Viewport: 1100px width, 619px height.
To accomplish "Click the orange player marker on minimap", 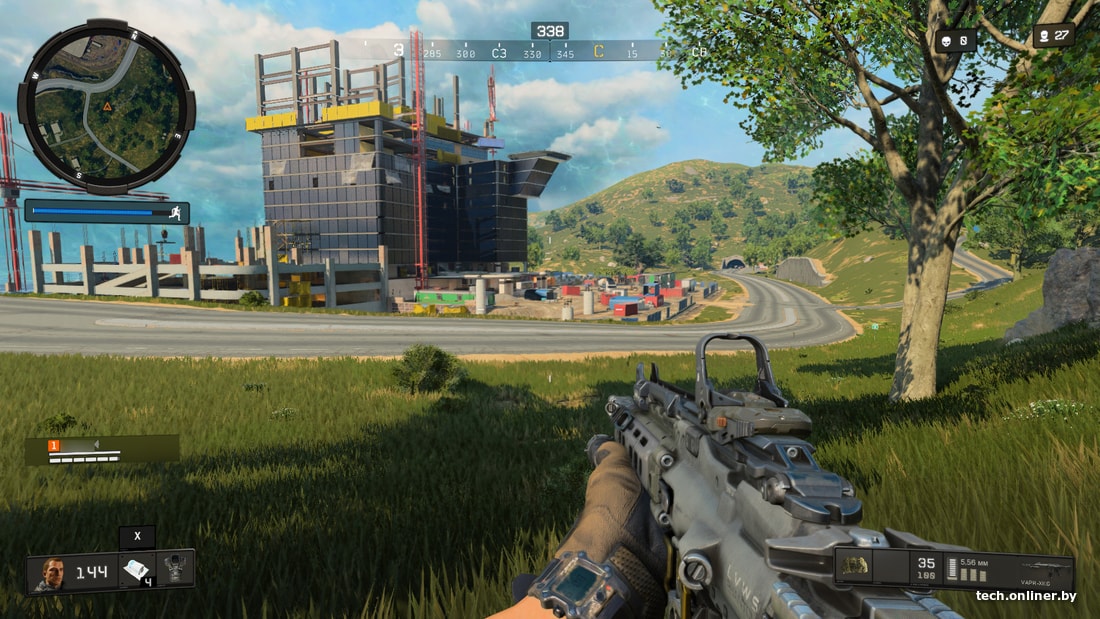I will coord(107,104).
